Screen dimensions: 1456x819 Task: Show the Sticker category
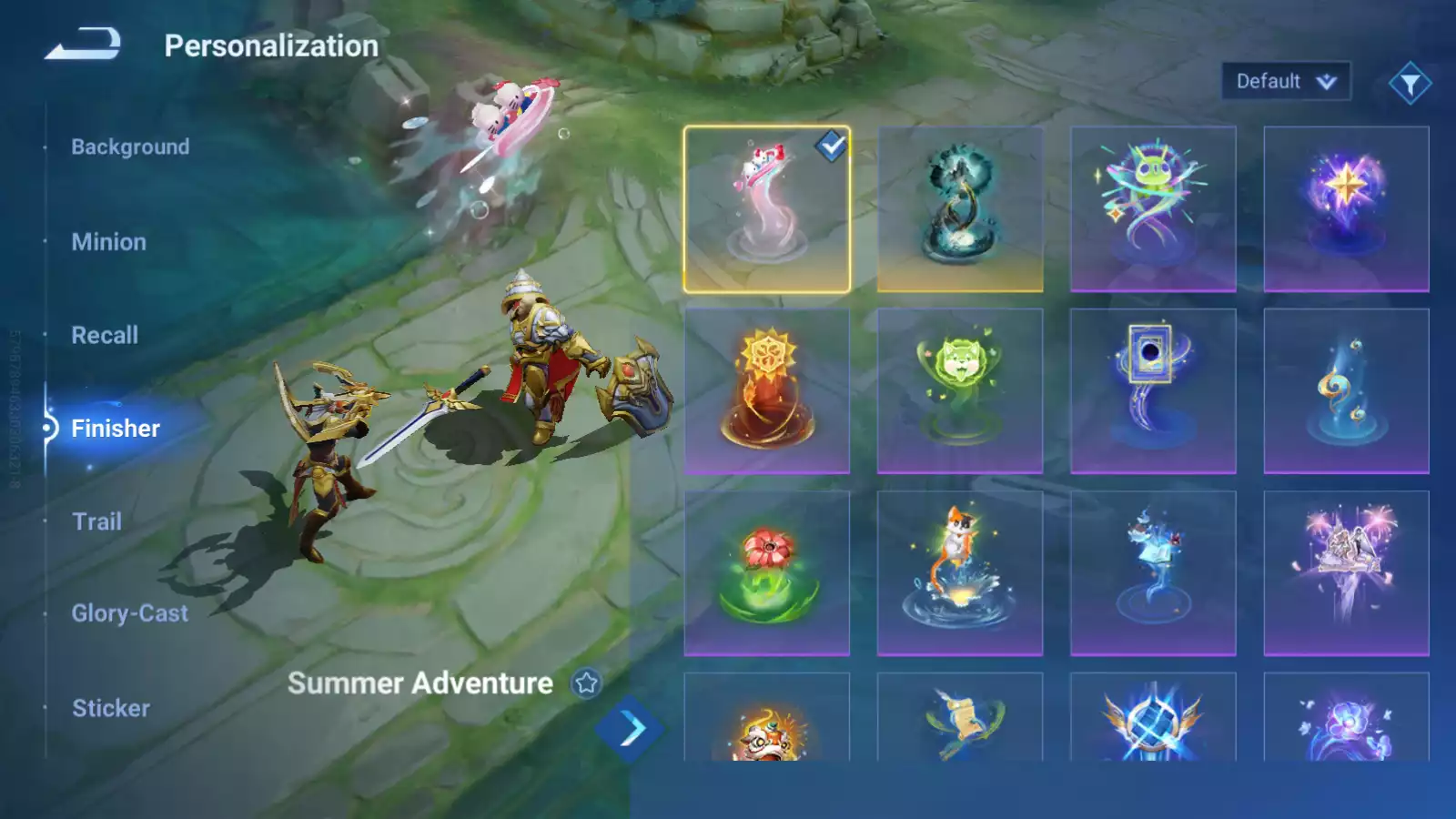tap(111, 708)
